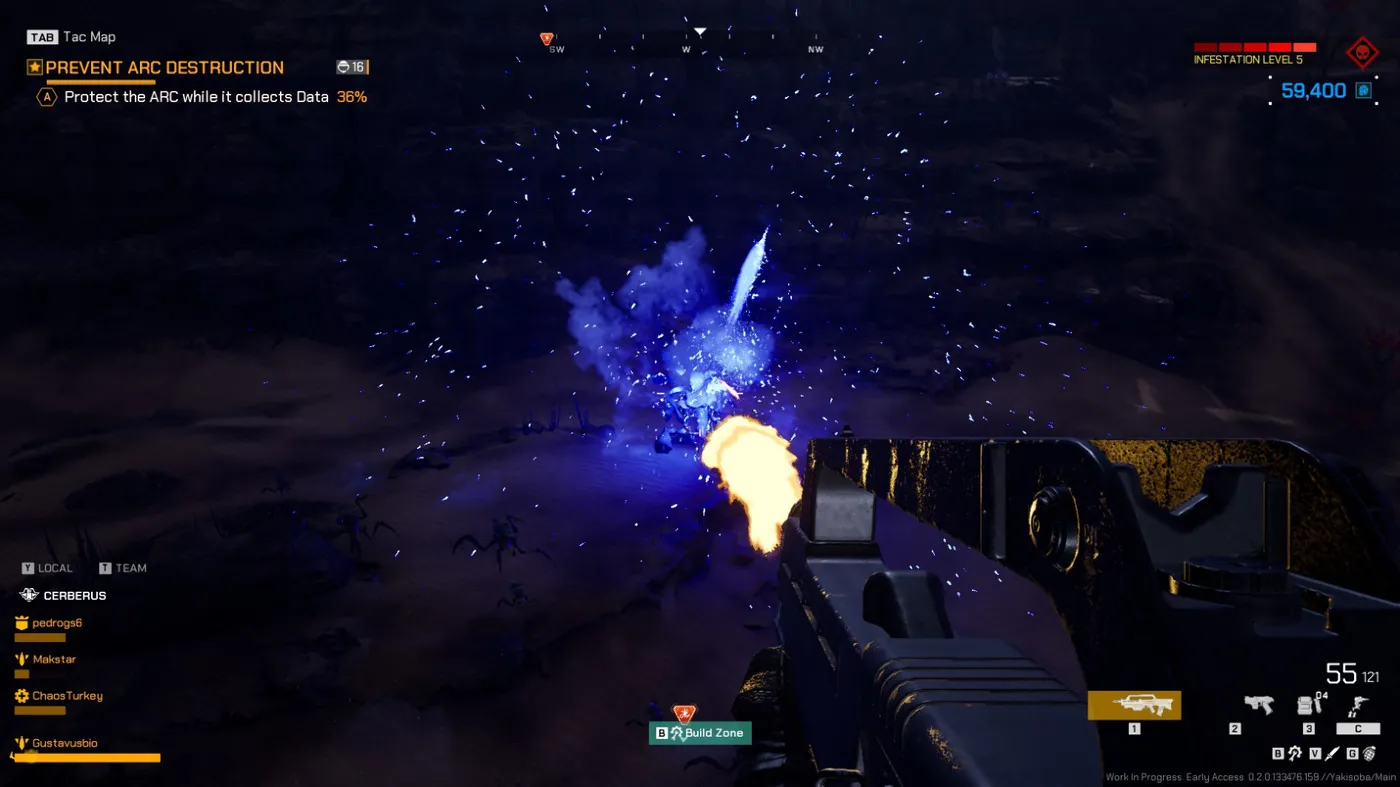
Task: Select squad member ChaosTurkey
Action: (x=67, y=696)
